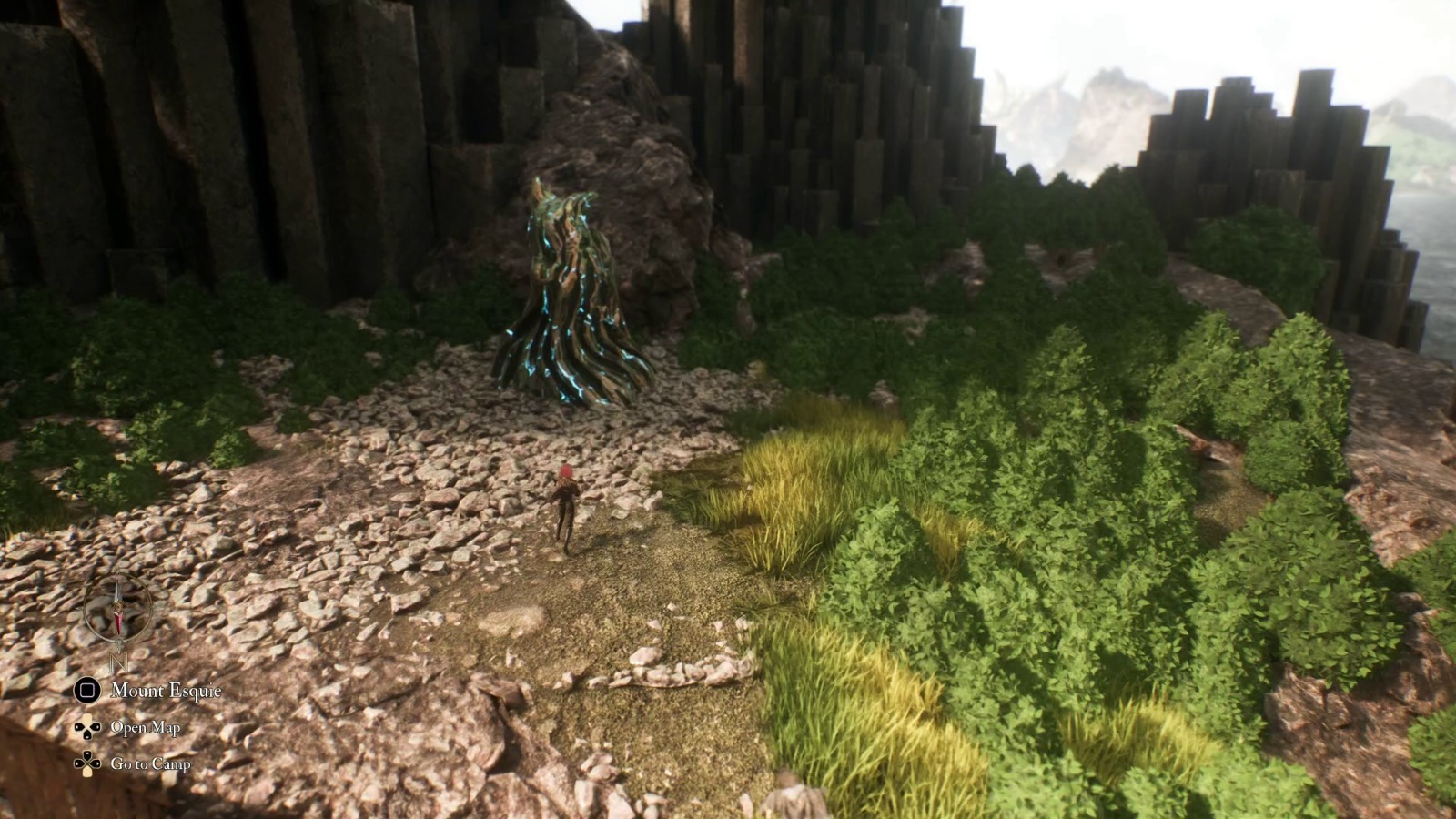Click the Go to Camp label
The width and height of the screenshot is (1456, 819).
point(152,764)
